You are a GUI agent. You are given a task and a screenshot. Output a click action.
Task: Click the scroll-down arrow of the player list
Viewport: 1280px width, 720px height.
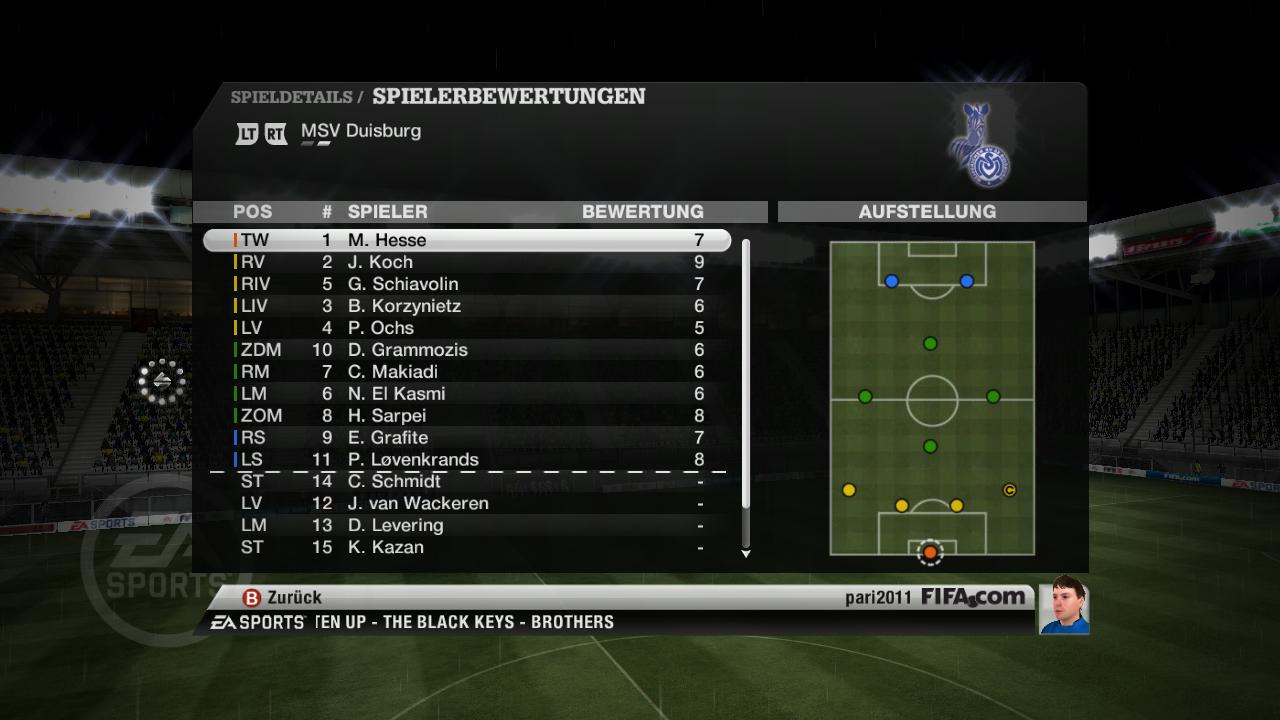745,553
